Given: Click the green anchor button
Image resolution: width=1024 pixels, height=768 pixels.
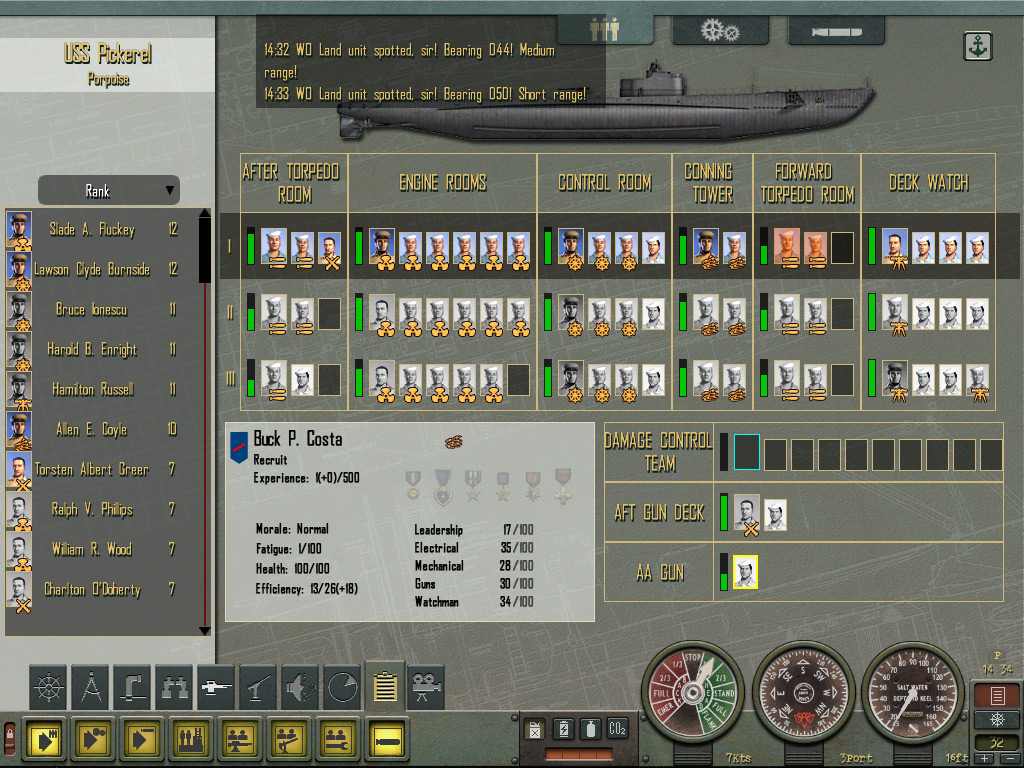Looking at the screenshot, I should [977, 46].
